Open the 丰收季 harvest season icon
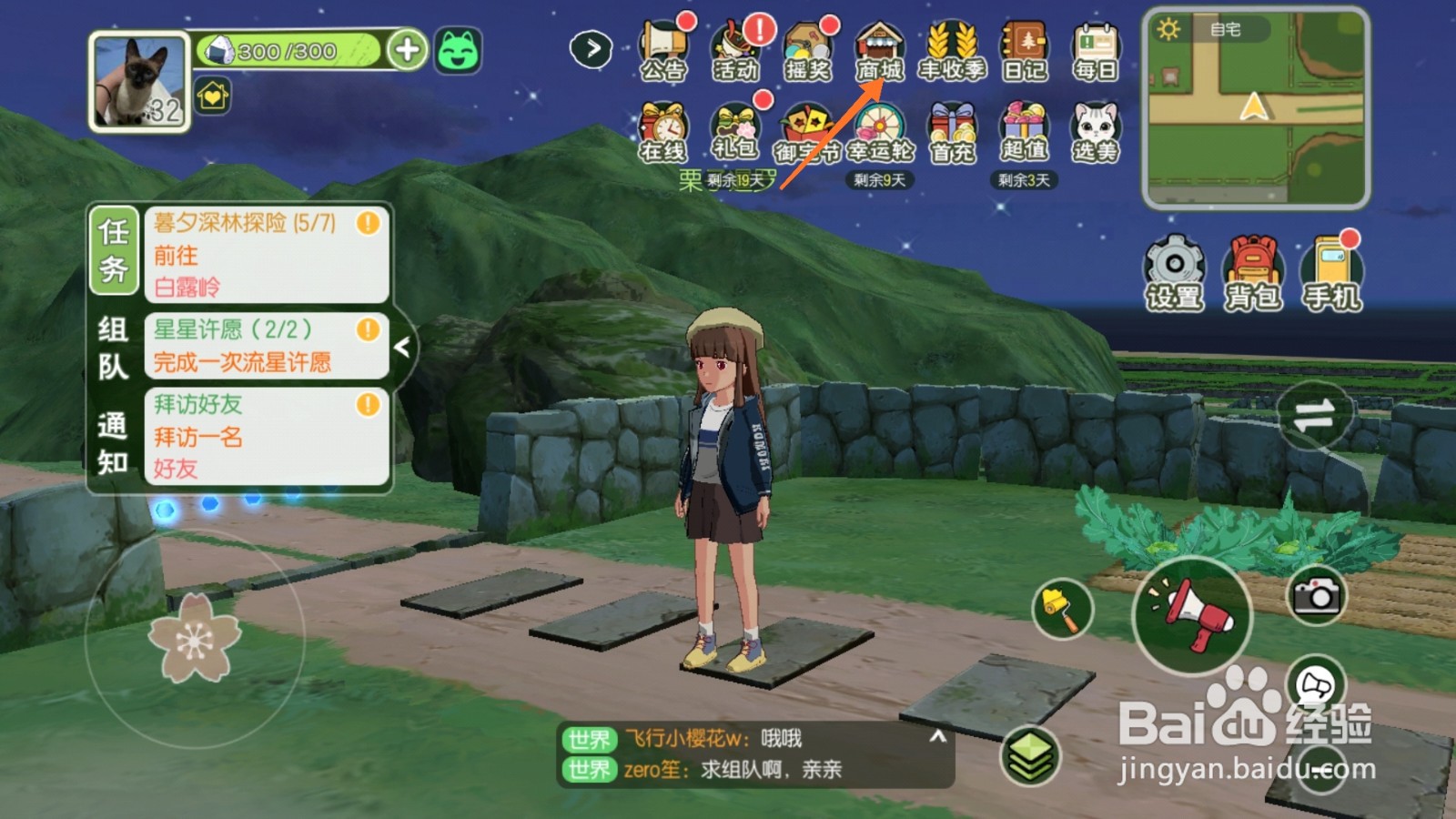Viewport: 1456px width, 819px height. [x=952, y=52]
